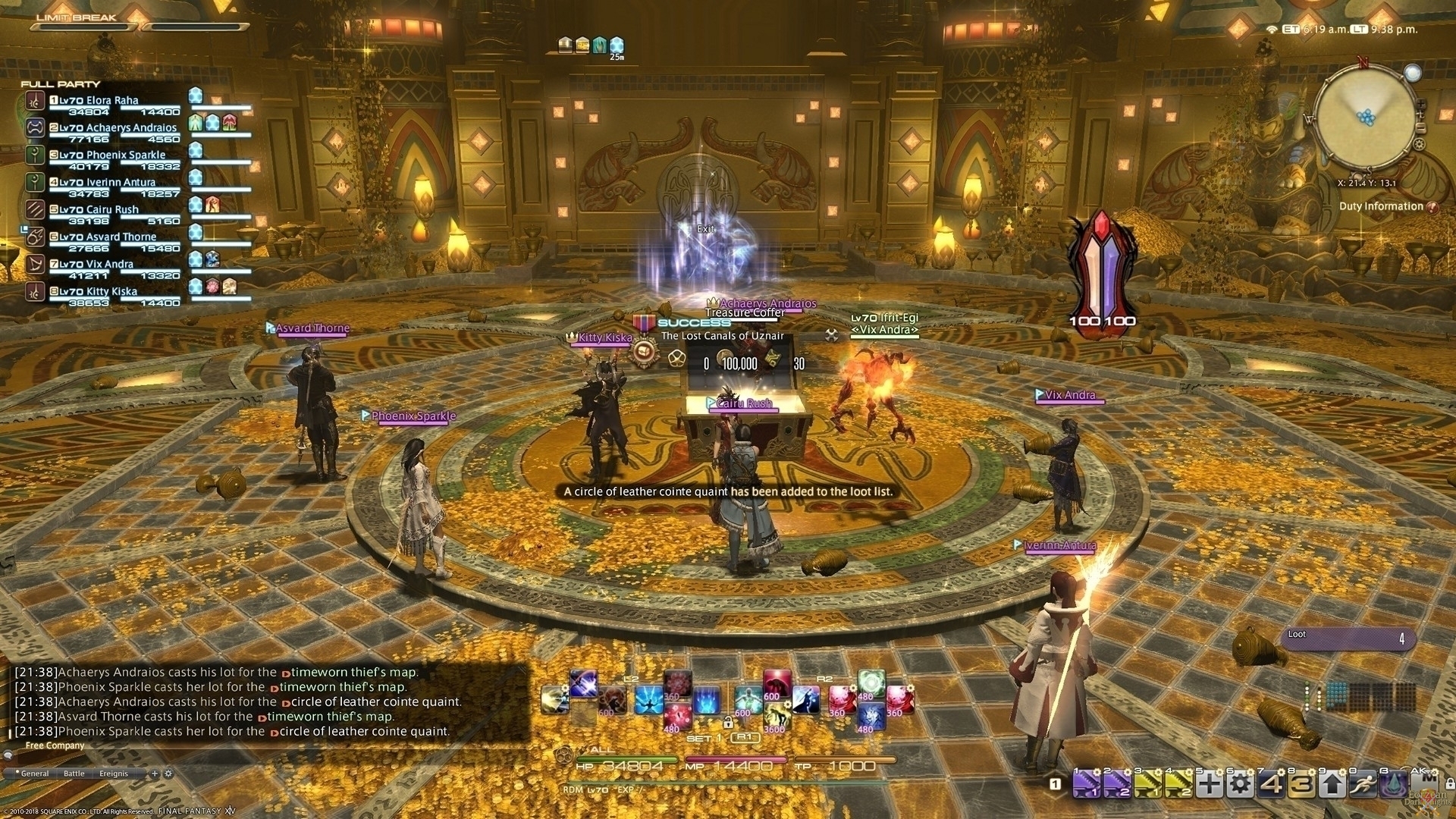The width and height of the screenshot is (1456, 819).
Task: Switch to the Ereignis chat tab
Action: click(114, 773)
